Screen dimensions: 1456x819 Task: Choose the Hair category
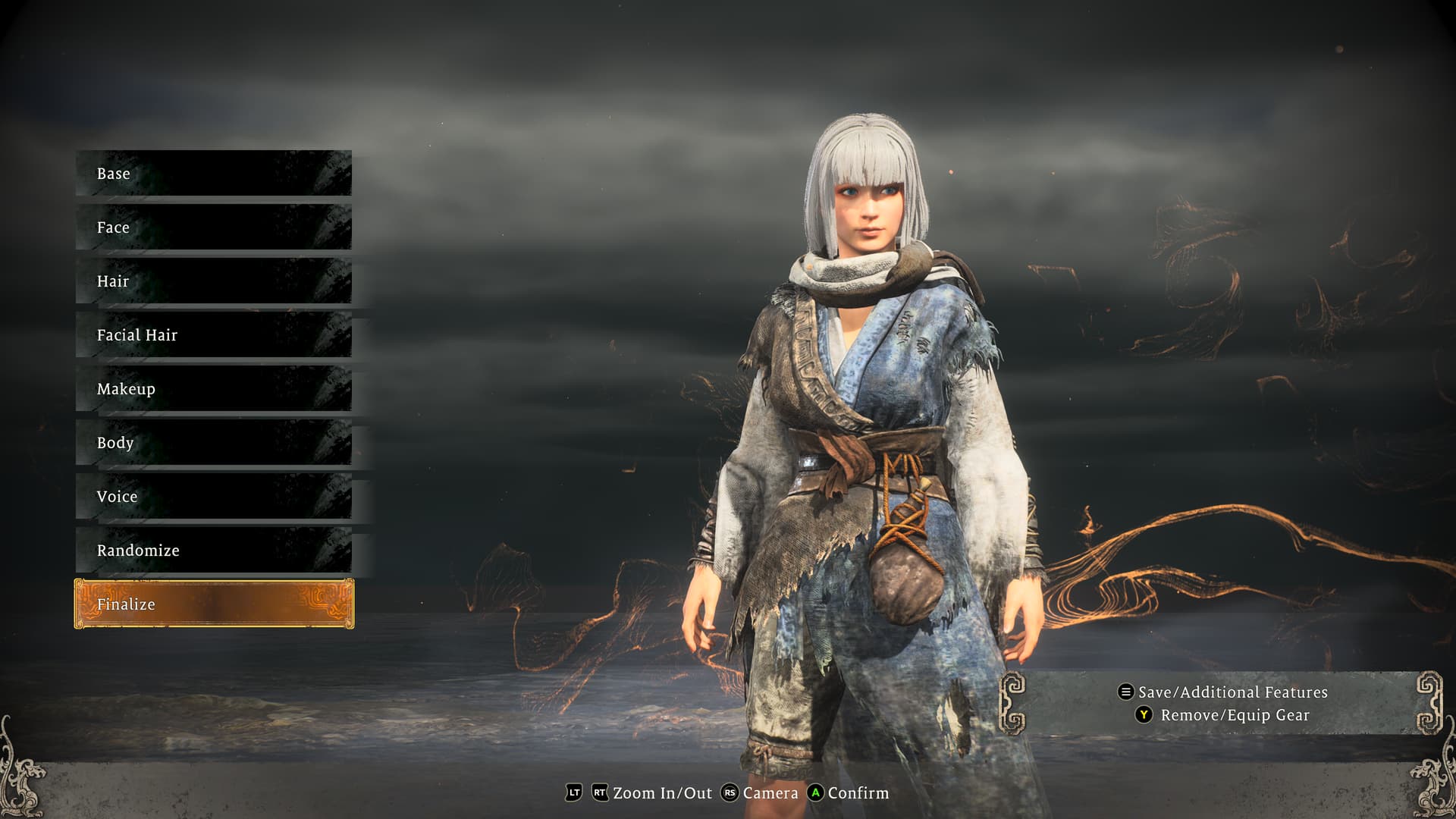click(213, 281)
